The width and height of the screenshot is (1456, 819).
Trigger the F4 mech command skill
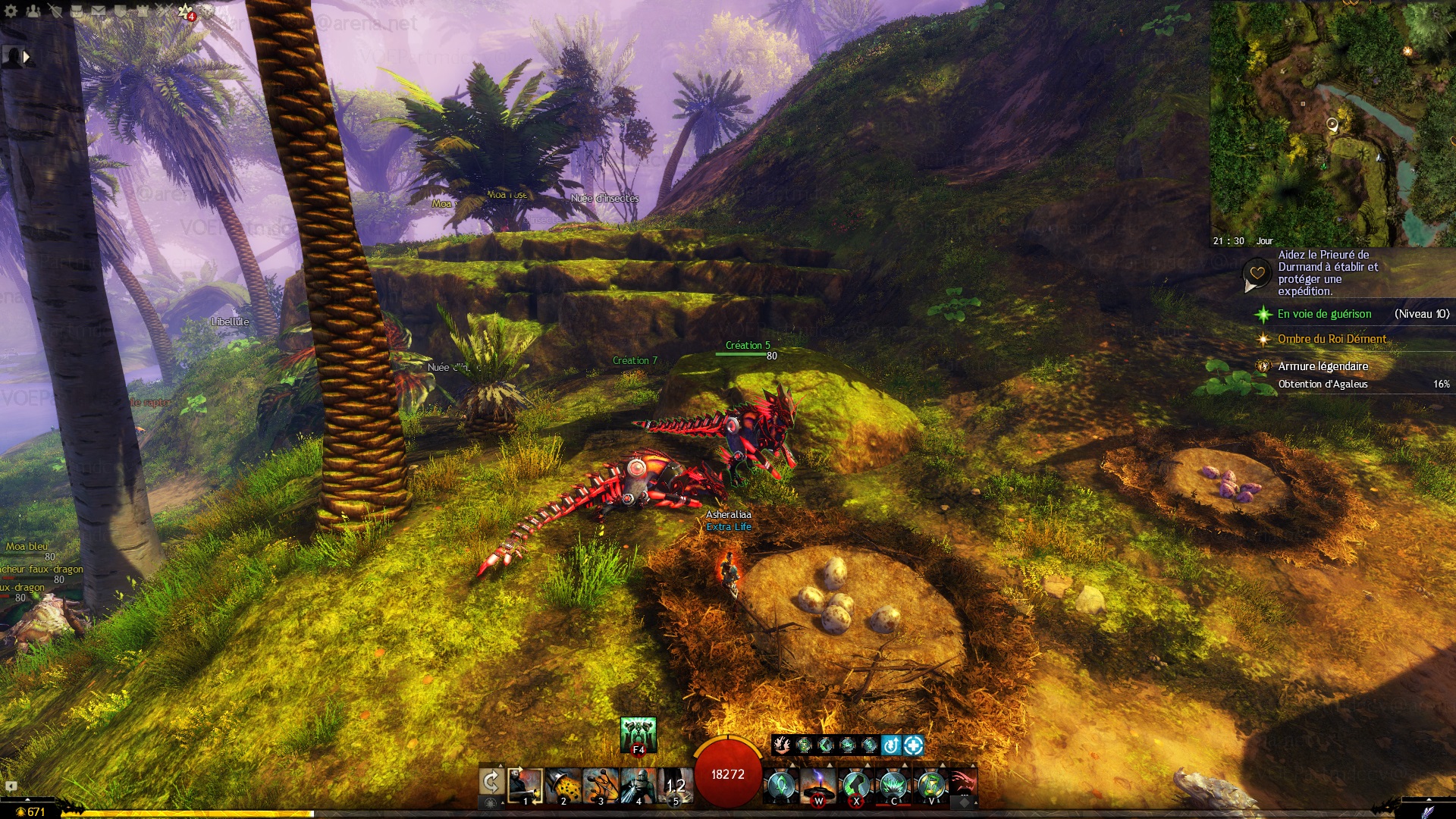coord(638,734)
